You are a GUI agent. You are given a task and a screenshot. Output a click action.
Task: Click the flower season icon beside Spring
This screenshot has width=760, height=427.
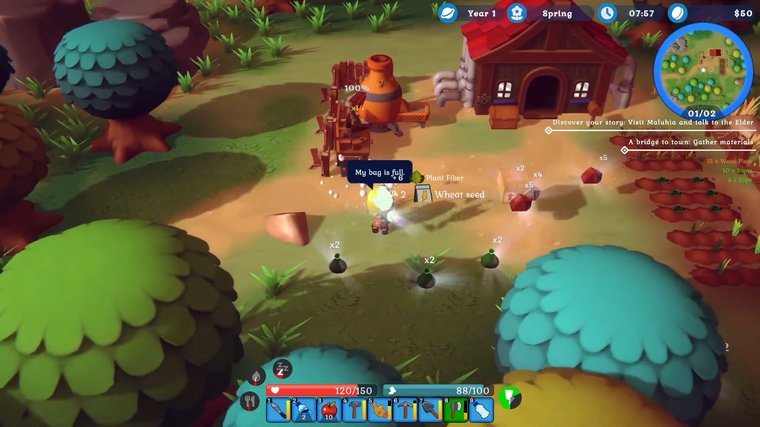pyautogui.click(x=517, y=13)
